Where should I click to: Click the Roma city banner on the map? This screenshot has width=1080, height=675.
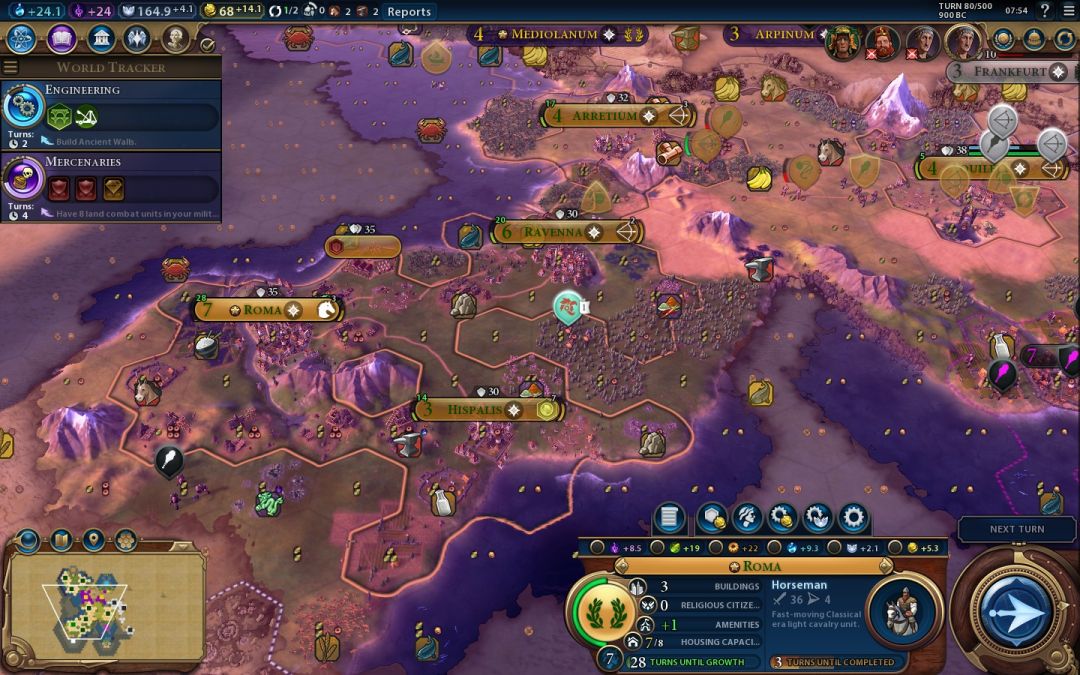pos(264,310)
